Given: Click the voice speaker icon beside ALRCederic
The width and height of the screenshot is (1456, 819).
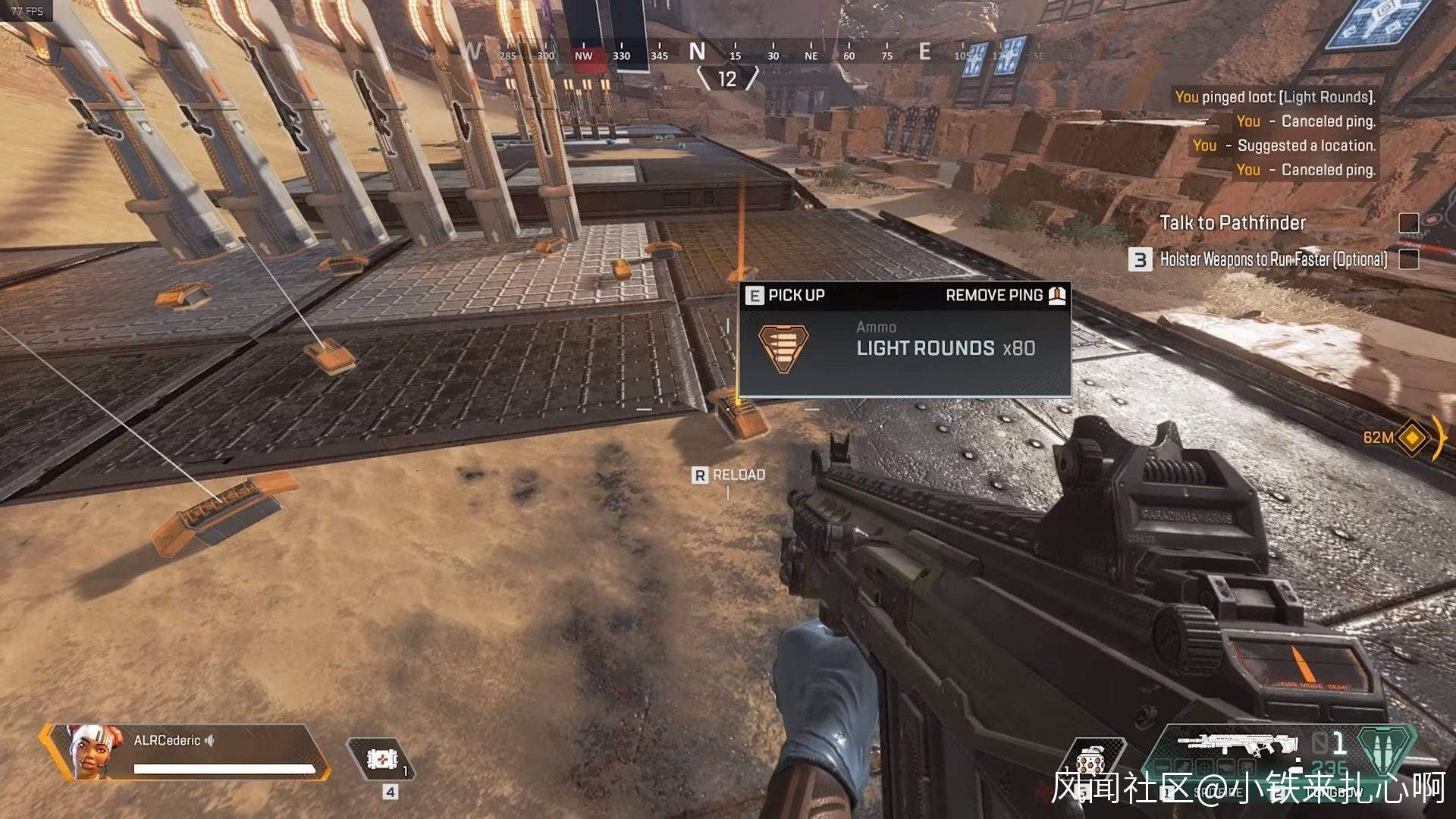Looking at the screenshot, I should coord(210,740).
